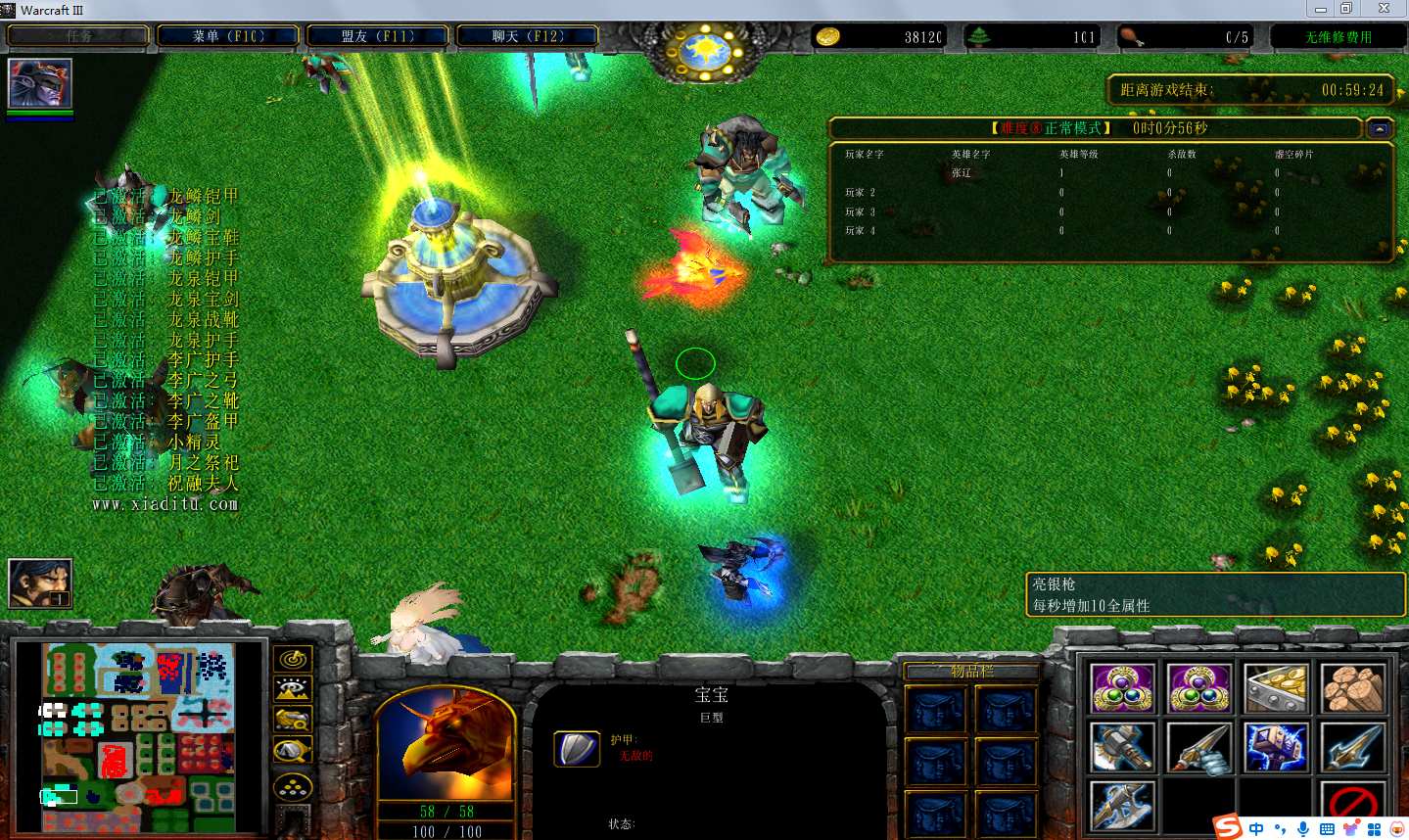Select the spear held by gauntlet icon
The height and width of the screenshot is (840, 1409).
pos(1198,748)
